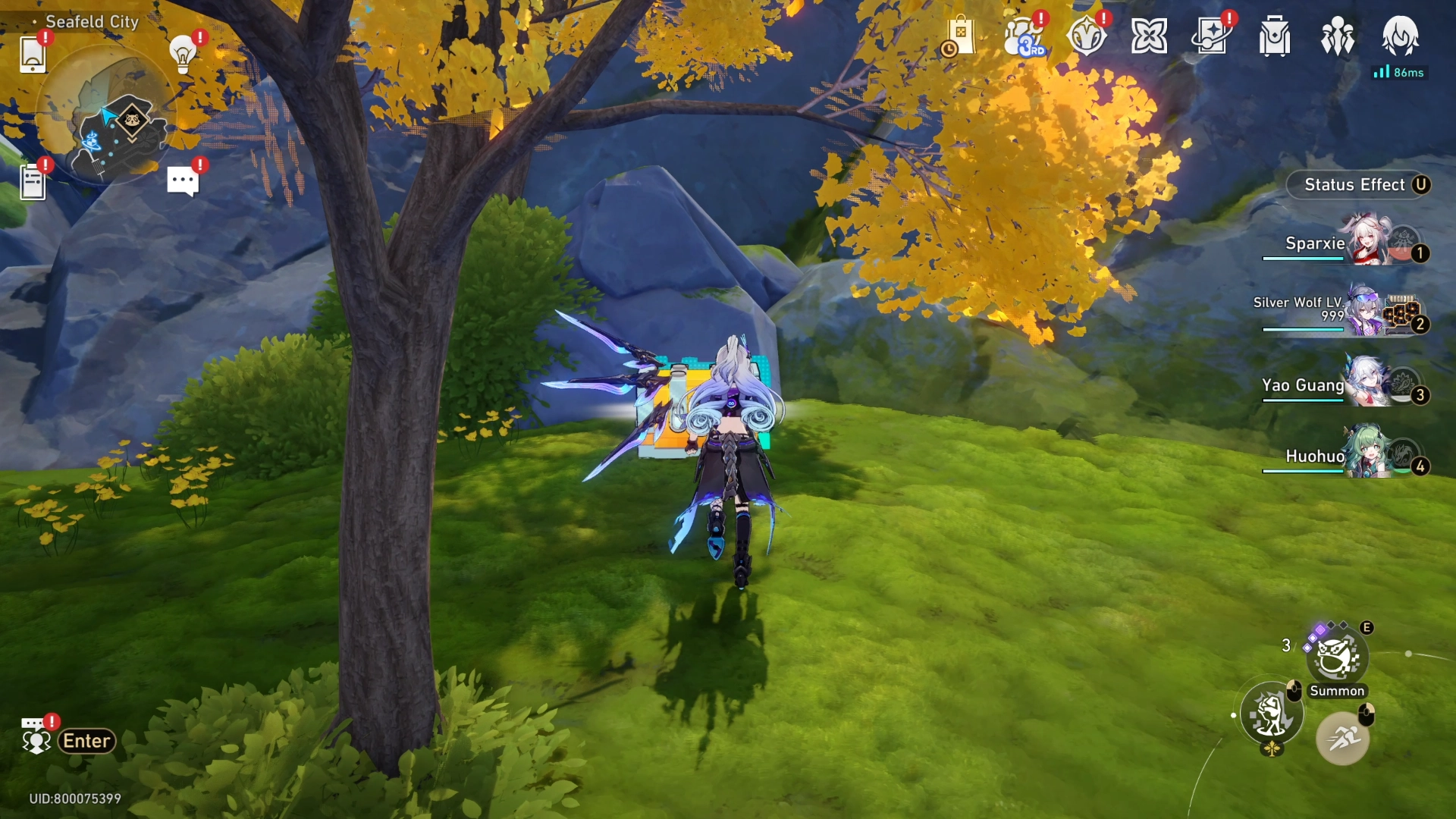This screenshot has height=819, width=1456.
Task: Open the clipboard quest log icon
Action: click(33, 182)
